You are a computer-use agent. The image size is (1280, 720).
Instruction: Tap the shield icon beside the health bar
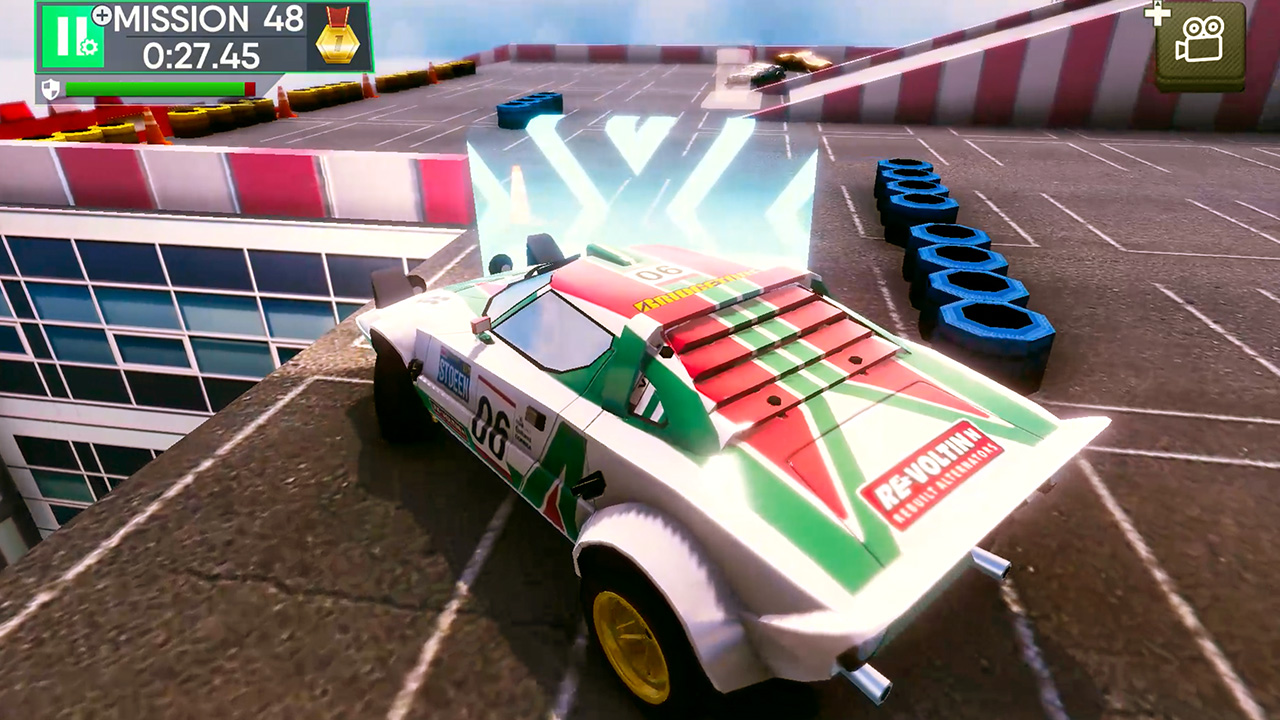[x=52, y=88]
